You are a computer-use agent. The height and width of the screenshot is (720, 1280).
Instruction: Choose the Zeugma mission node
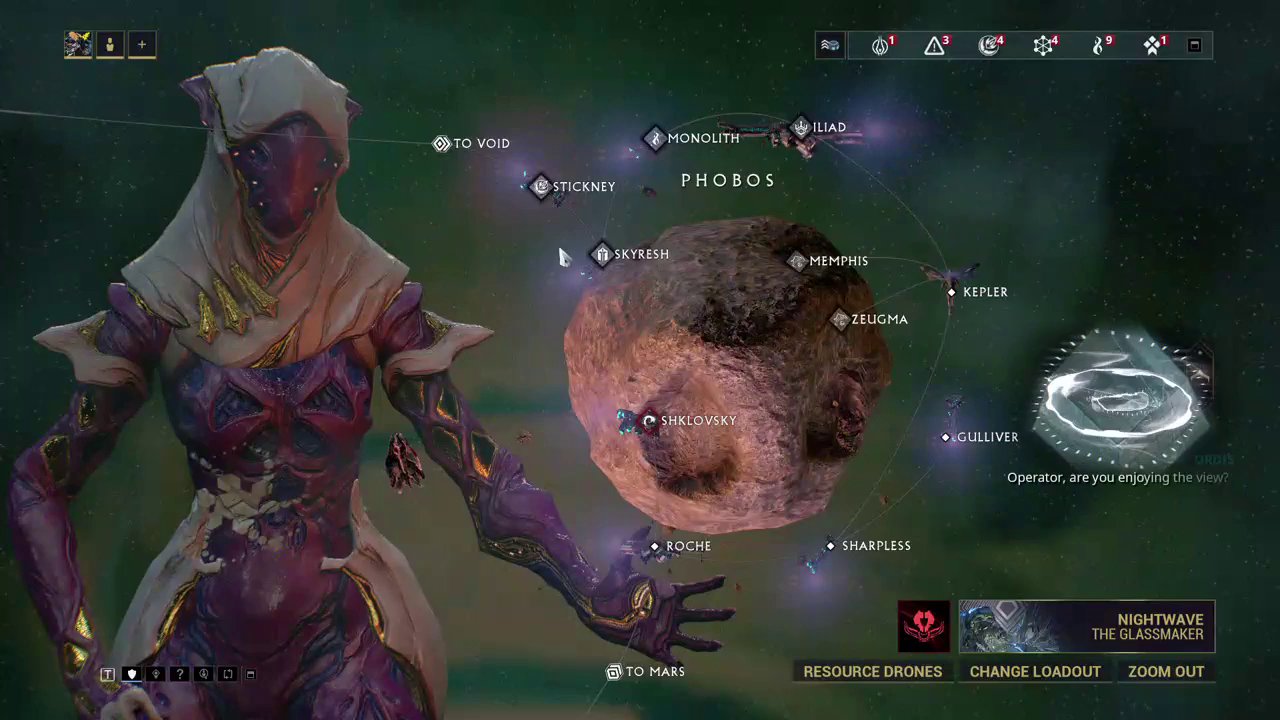pyautogui.click(x=840, y=319)
